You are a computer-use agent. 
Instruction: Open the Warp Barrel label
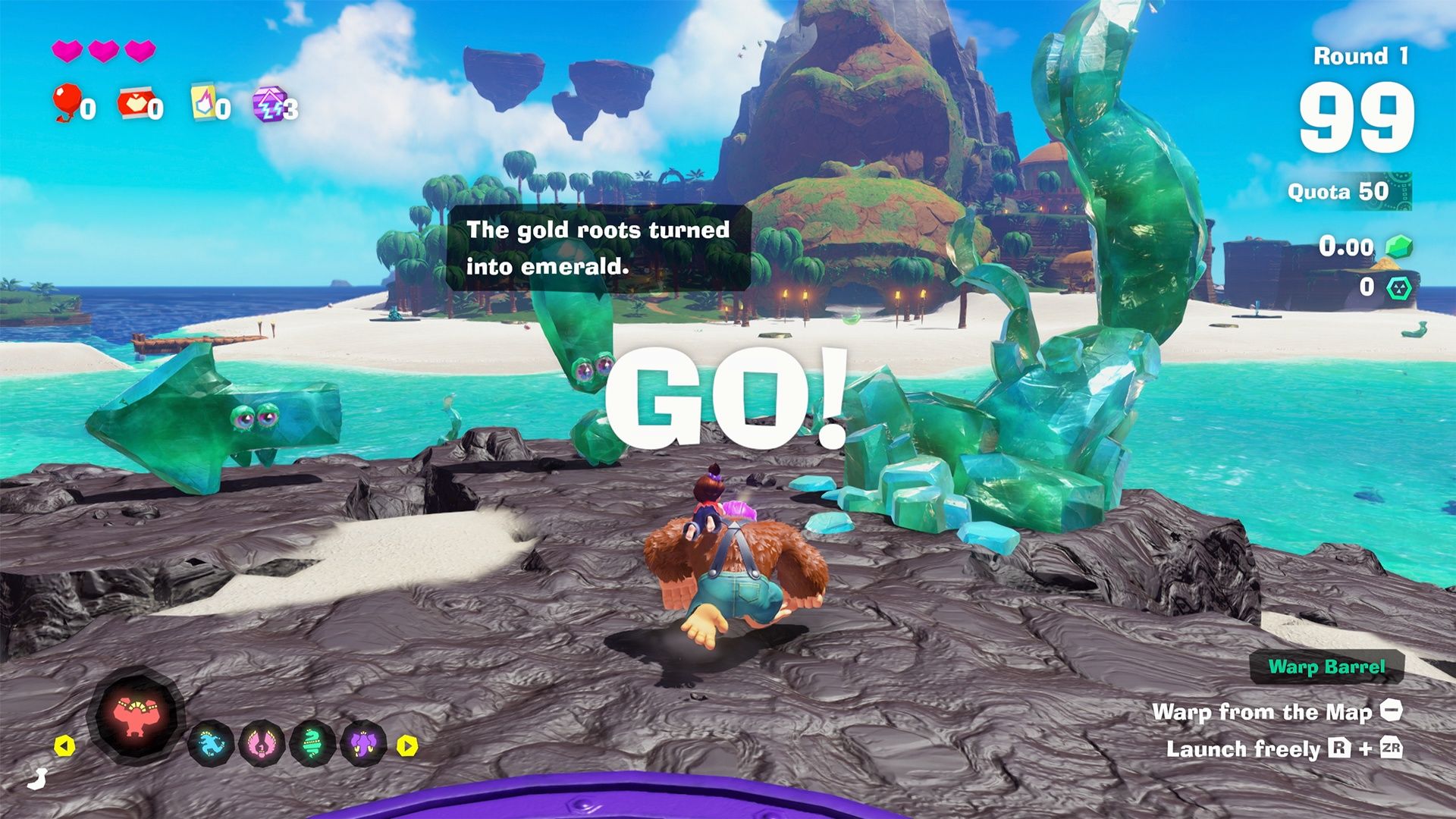[1326, 667]
